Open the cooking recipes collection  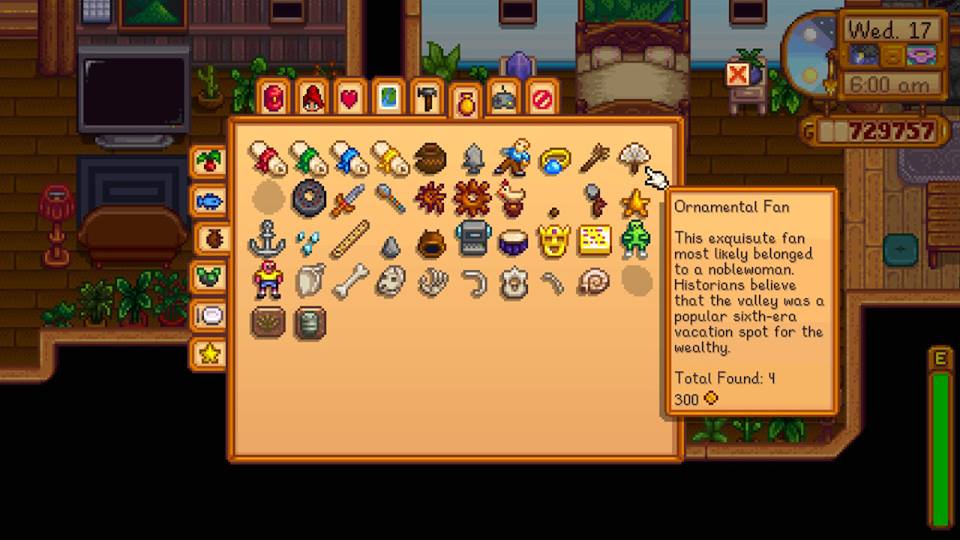tap(208, 315)
